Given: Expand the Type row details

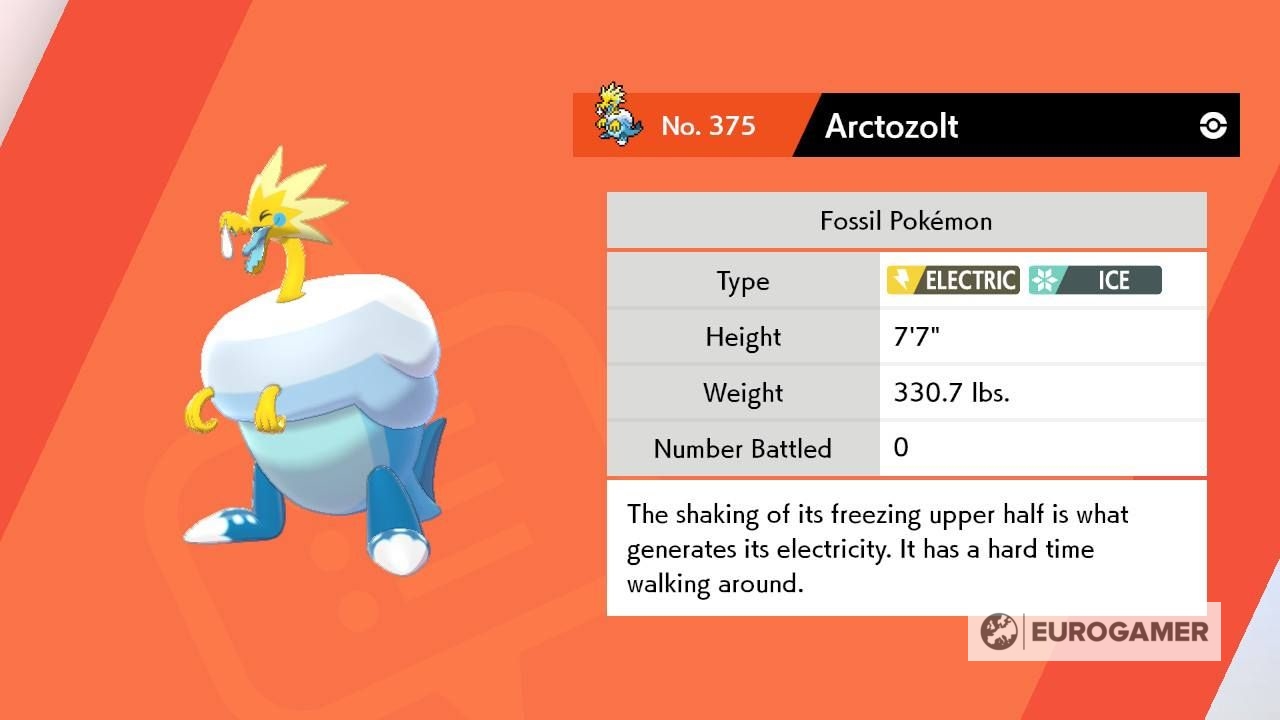Looking at the screenshot, I should click(x=742, y=281).
